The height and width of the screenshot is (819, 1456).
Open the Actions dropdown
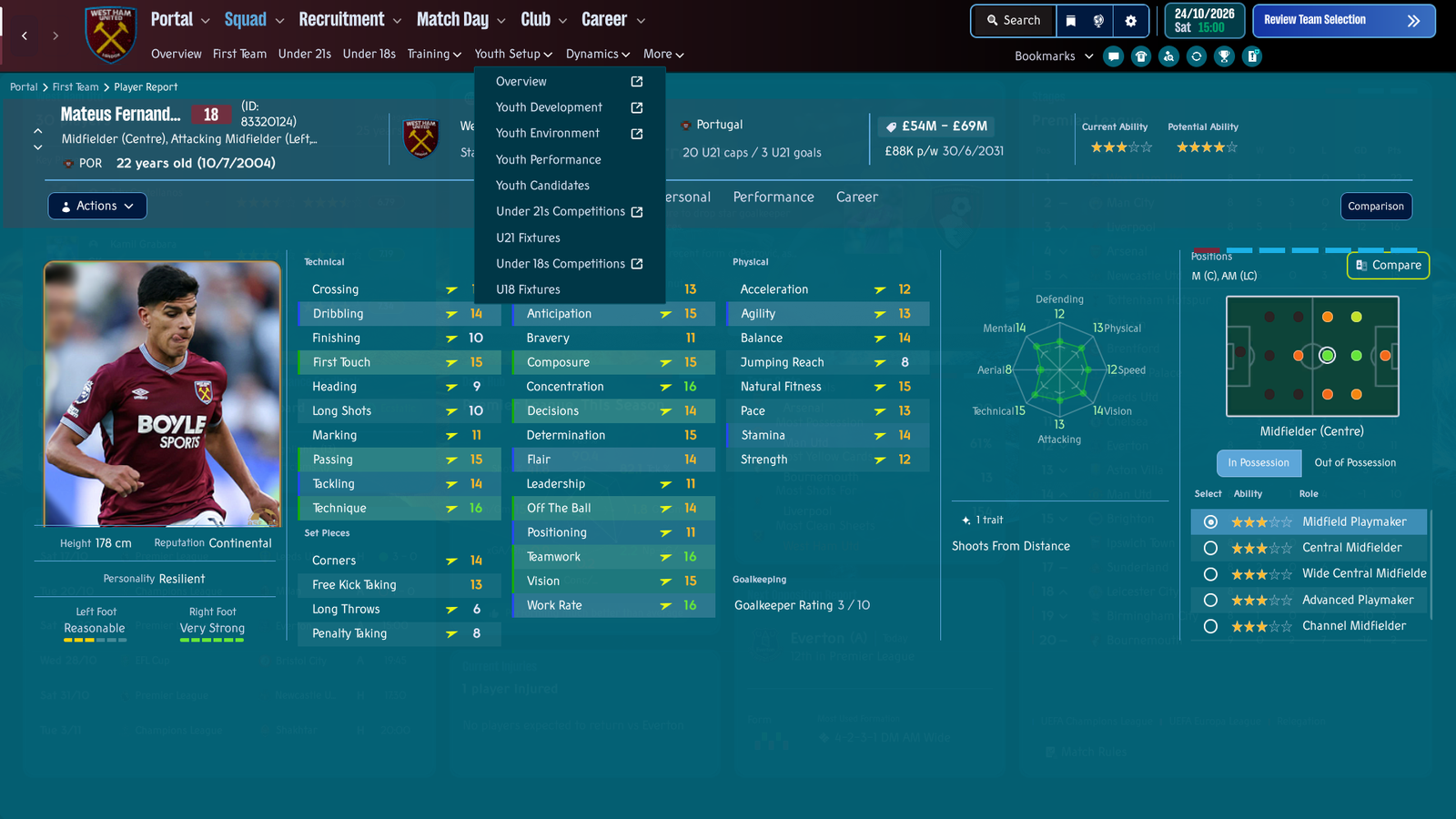pyautogui.click(x=97, y=207)
